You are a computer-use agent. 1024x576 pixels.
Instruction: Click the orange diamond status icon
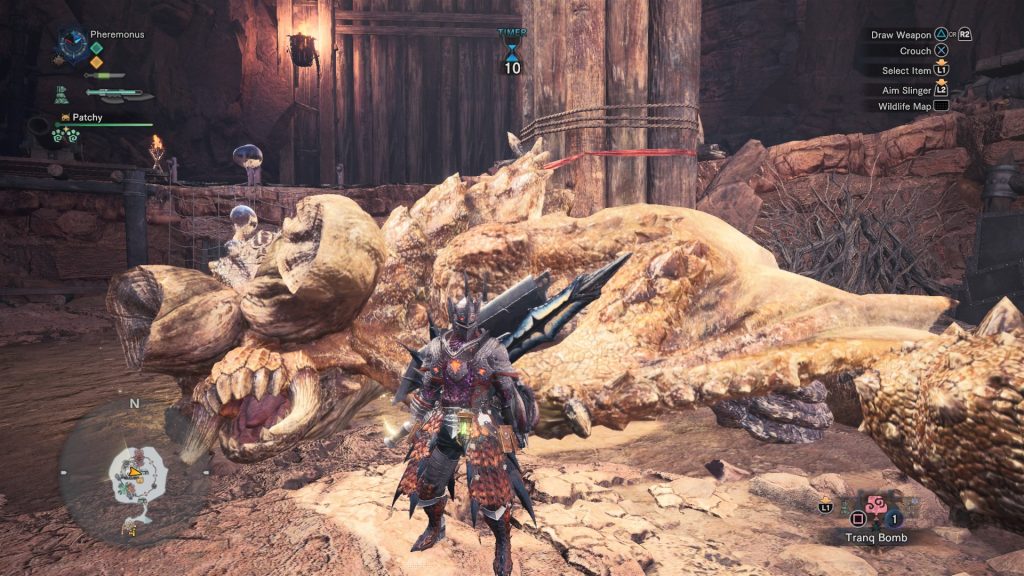[x=97, y=62]
